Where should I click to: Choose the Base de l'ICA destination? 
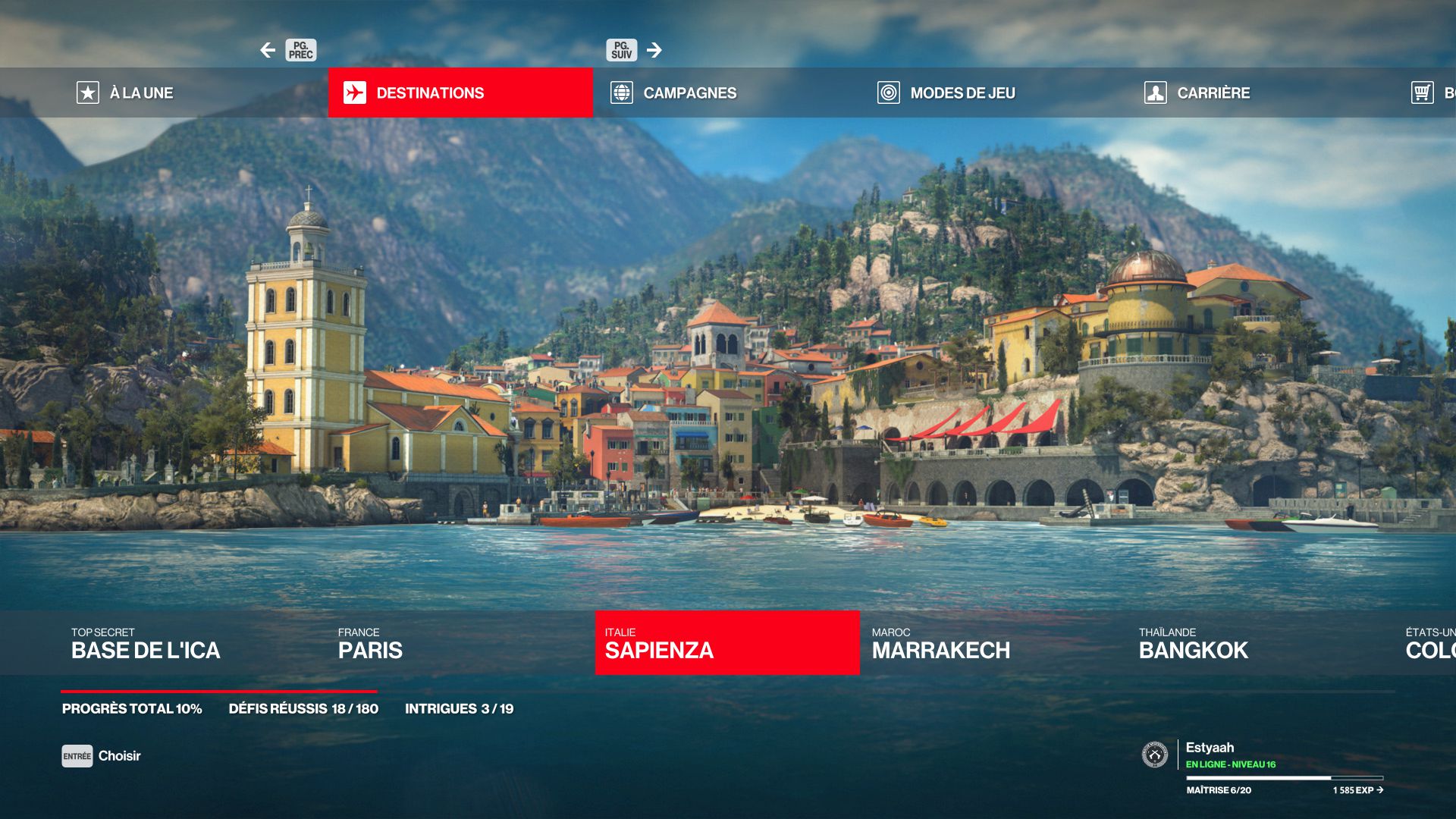(146, 643)
